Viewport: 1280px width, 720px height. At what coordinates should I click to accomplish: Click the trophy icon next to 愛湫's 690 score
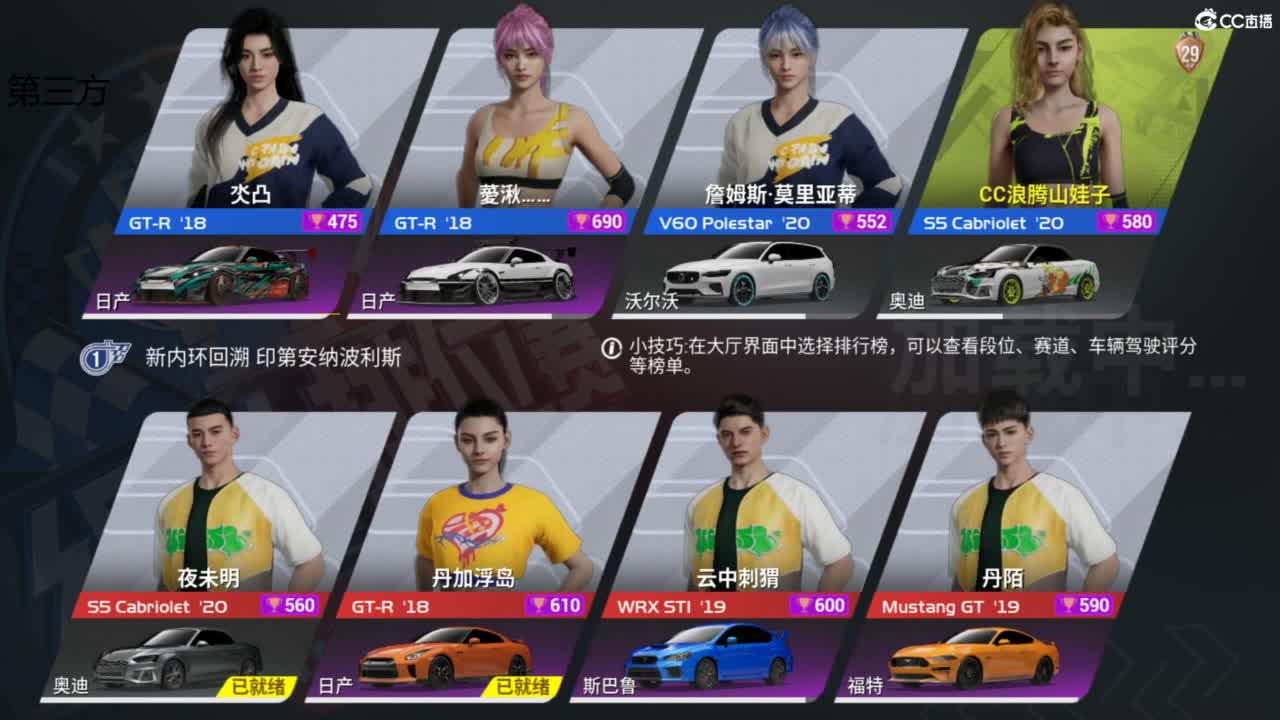(x=580, y=223)
